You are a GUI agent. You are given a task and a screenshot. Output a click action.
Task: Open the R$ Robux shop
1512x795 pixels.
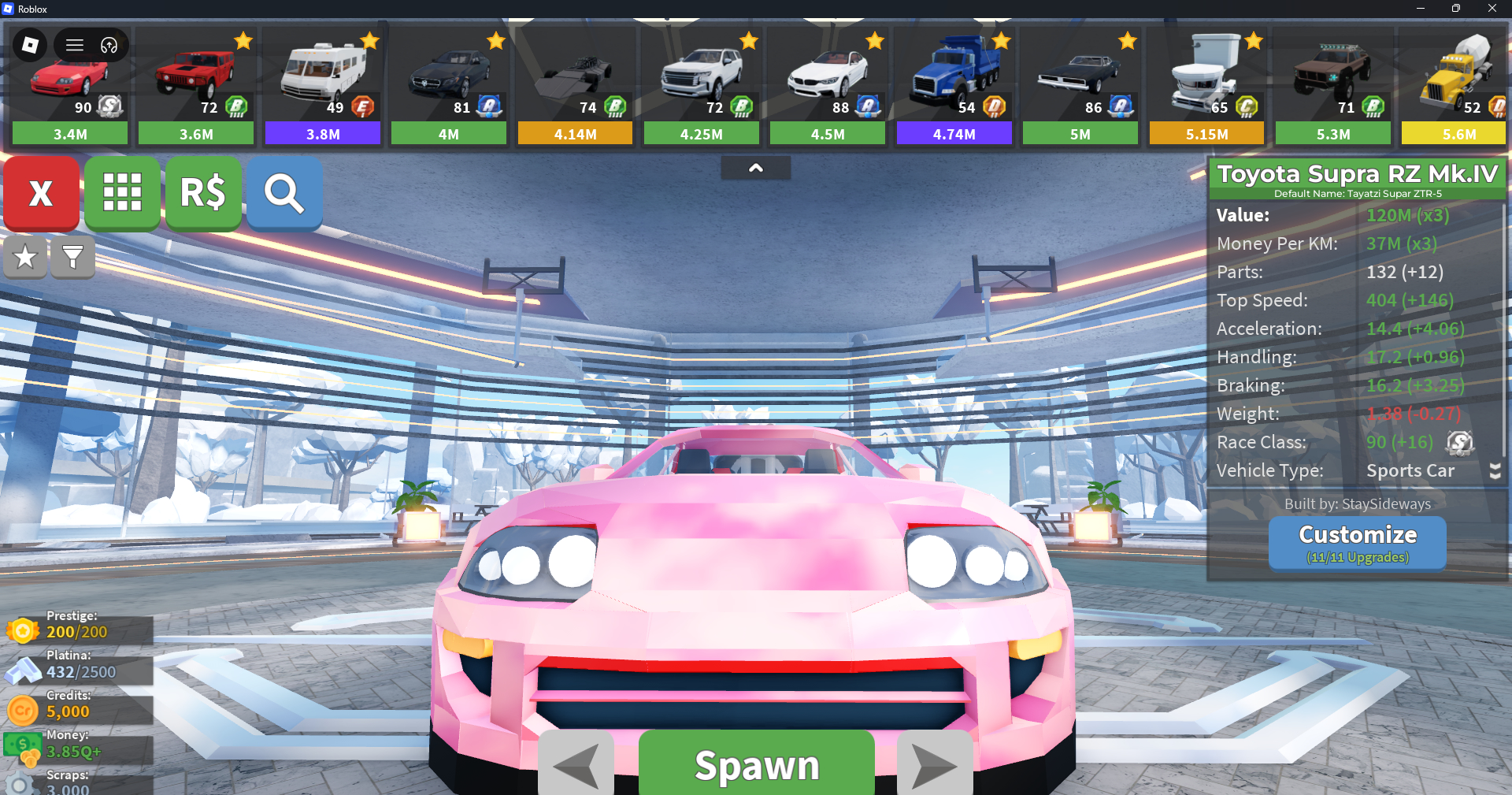203,193
